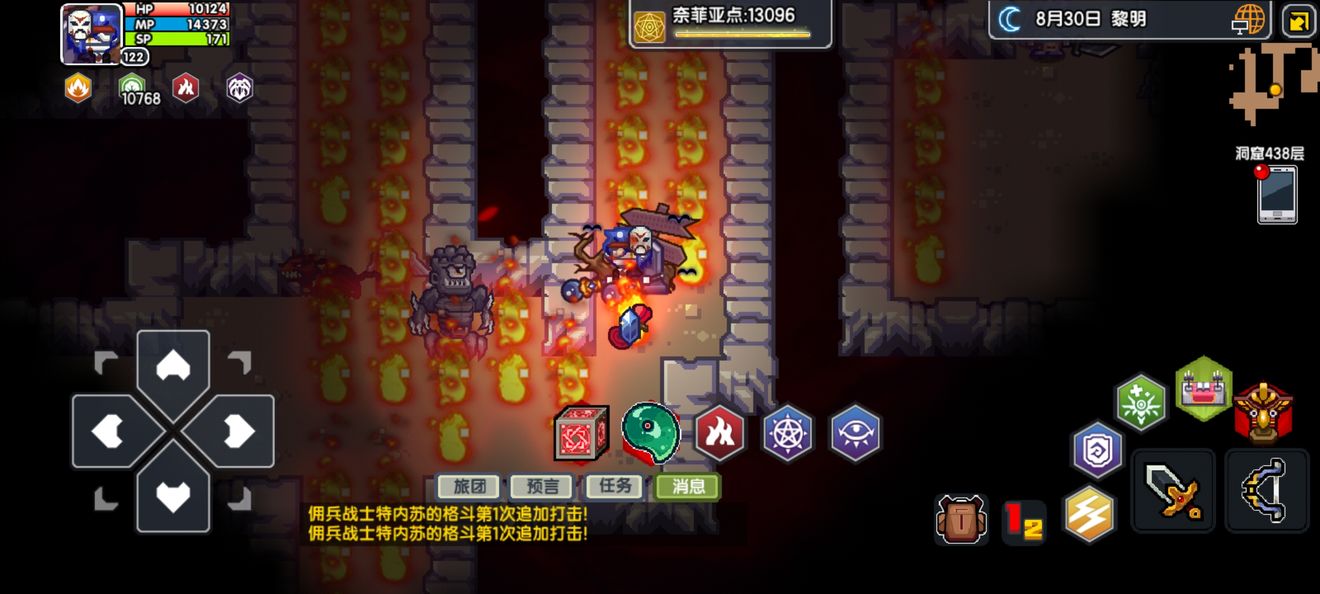Toggle the 1/2 skill page switcher
Image resolution: width=1320 pixels, height=594 pixels.
click(x=1024, y=522)
